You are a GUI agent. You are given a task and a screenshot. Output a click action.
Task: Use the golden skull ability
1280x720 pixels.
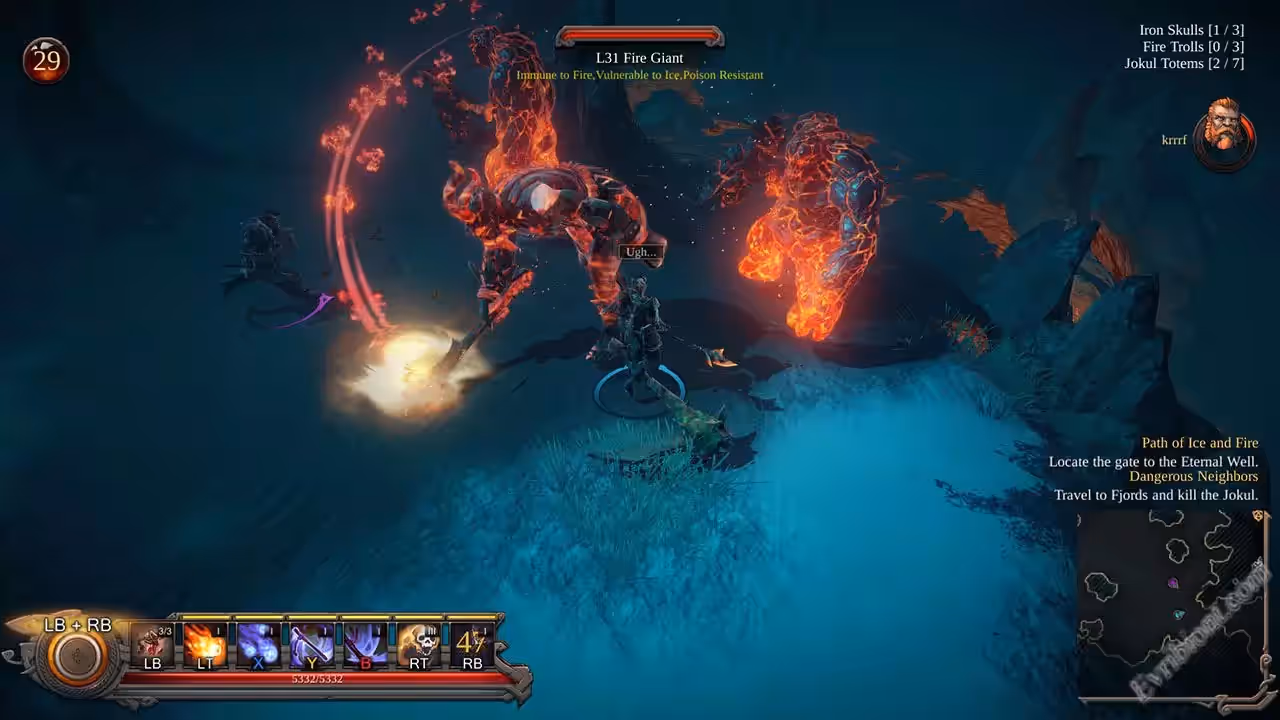tap(417, 645)
